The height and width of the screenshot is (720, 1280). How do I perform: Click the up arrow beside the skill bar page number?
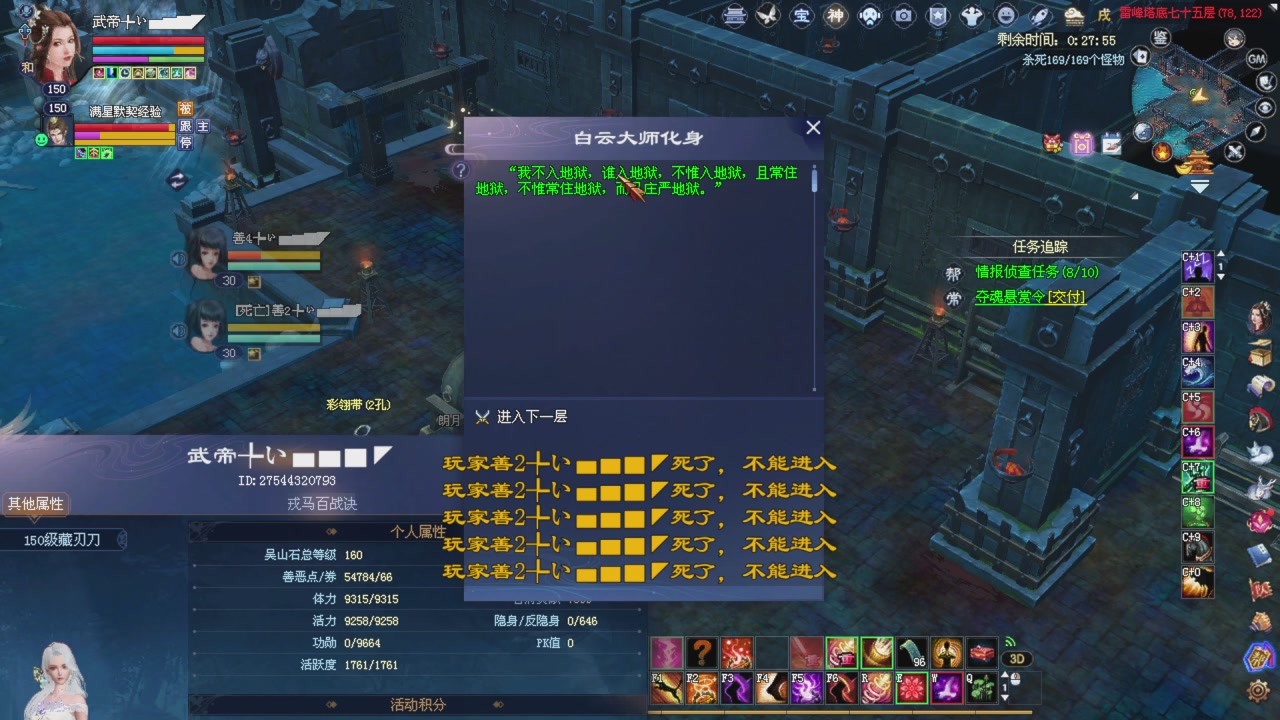pos(1004,675)
